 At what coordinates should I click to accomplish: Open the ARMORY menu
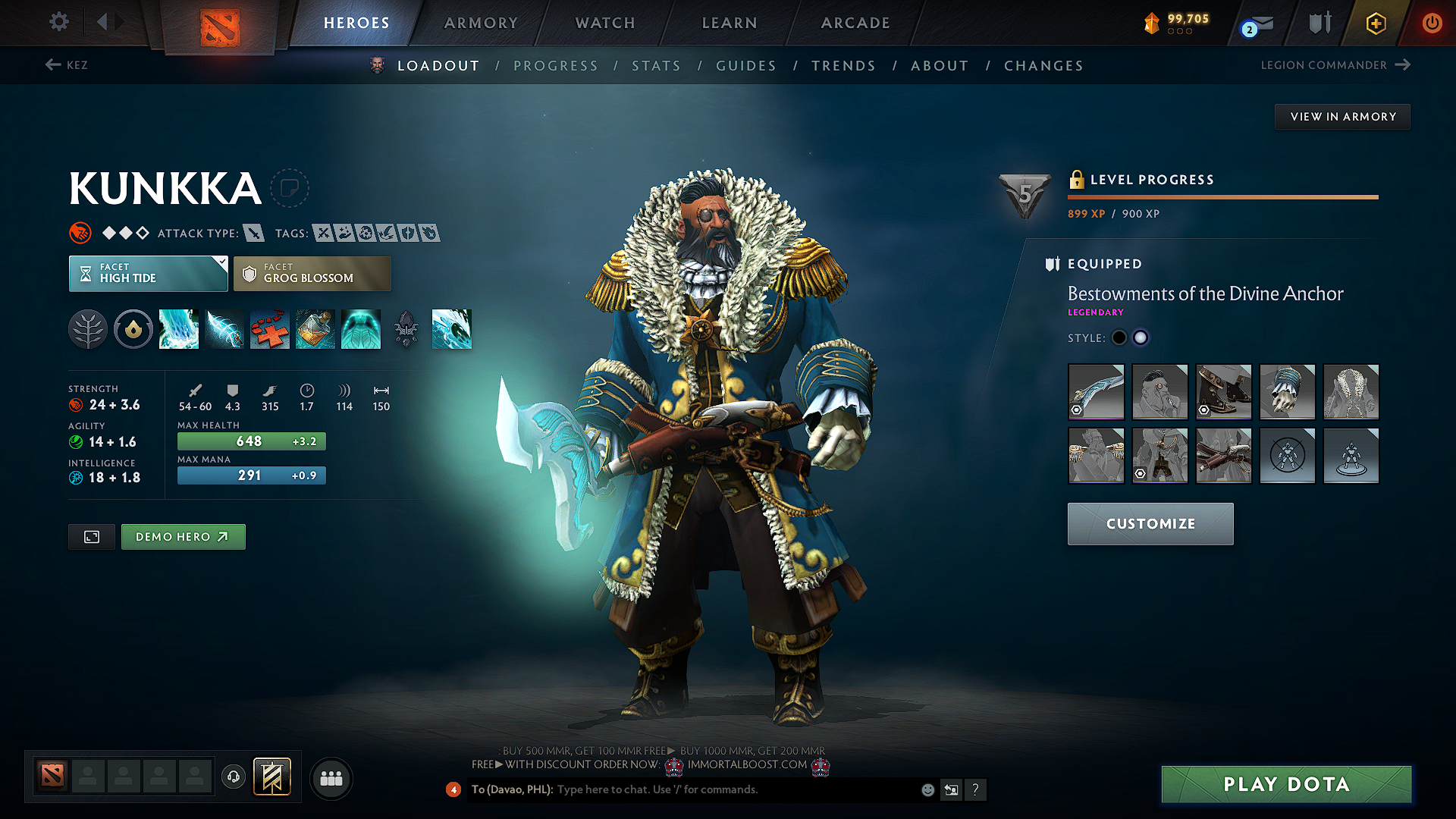[481, 23]
